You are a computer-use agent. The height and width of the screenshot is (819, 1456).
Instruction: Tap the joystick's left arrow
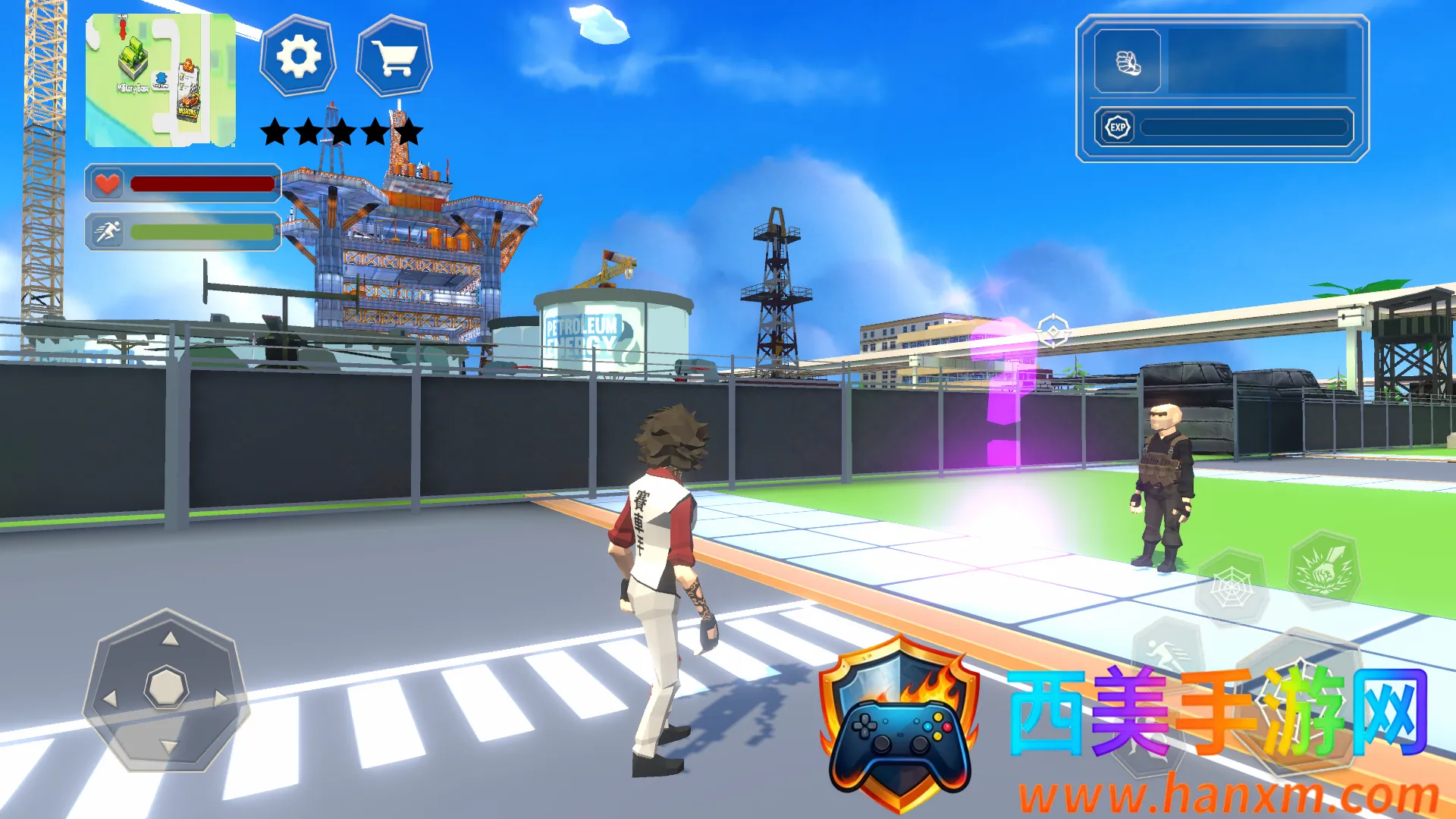click(x=111, y=698)
